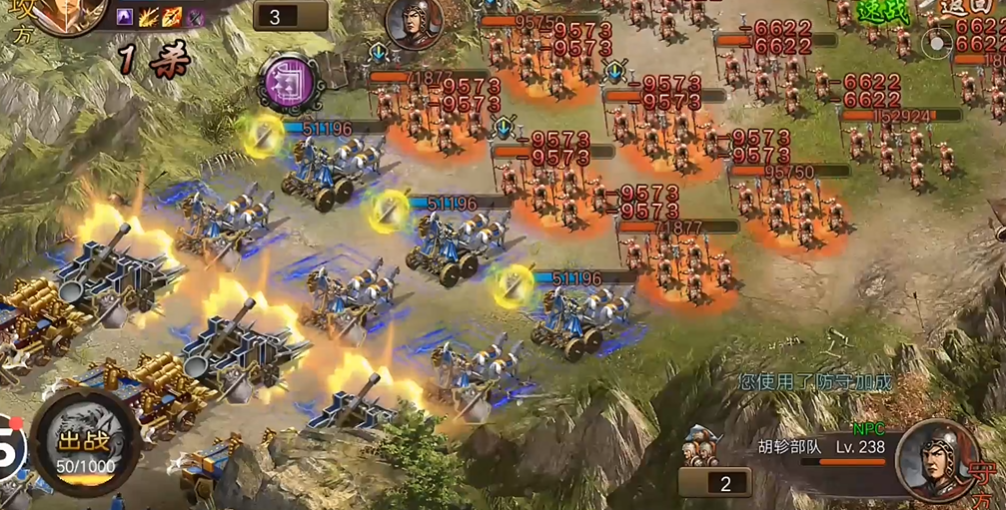The image size is (1006, 510).
Task: Tap the white circular floating assist button
Action: pyautogui.click(x=937, y=43)
